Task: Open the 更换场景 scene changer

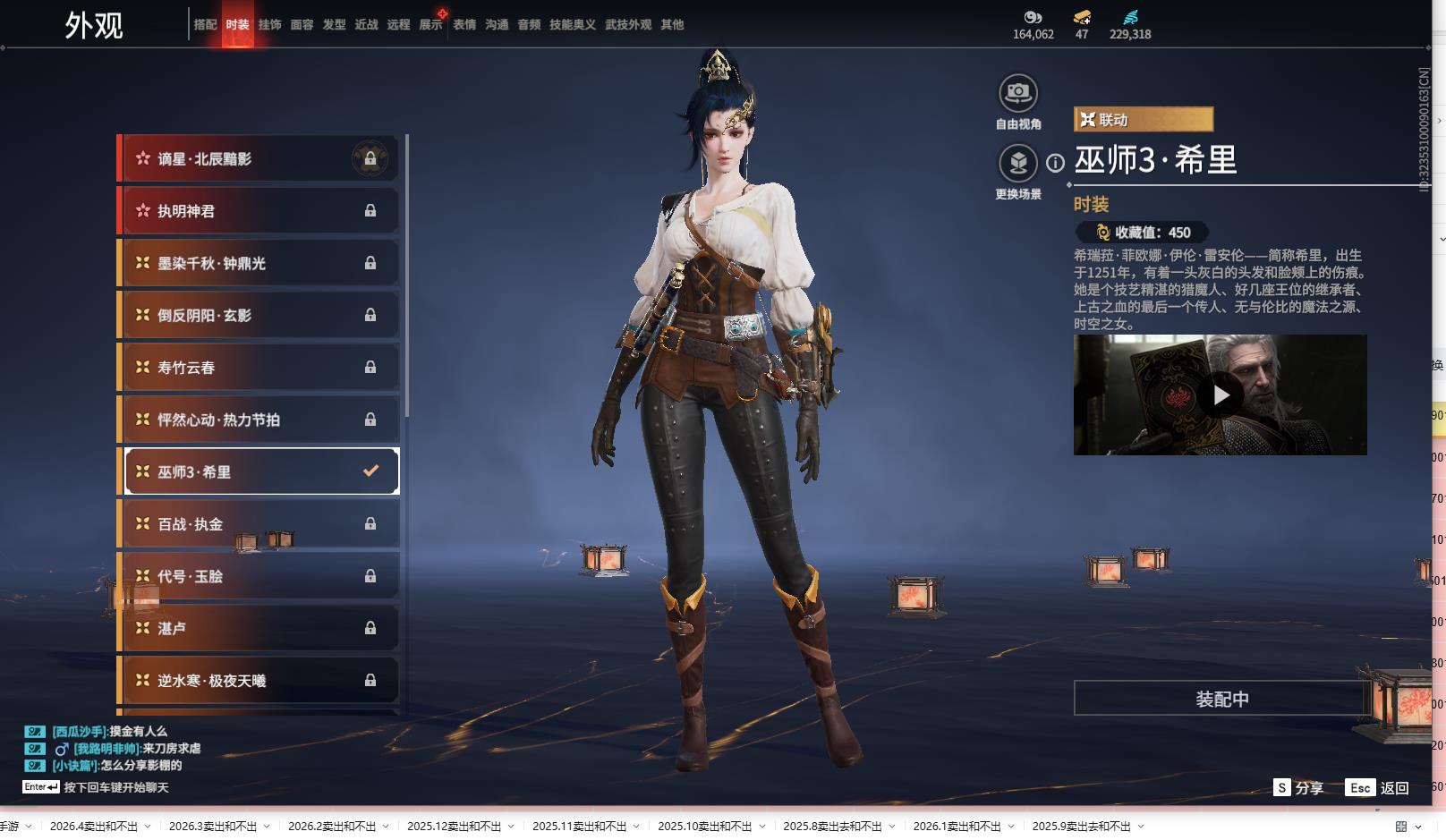Action: point(1017,163)
